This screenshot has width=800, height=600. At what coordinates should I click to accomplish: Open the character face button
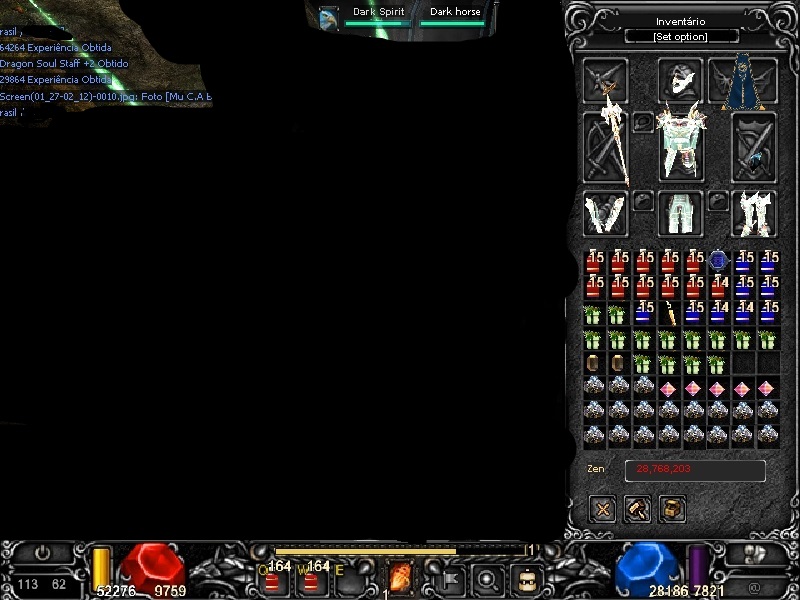(x=526, y=578)
